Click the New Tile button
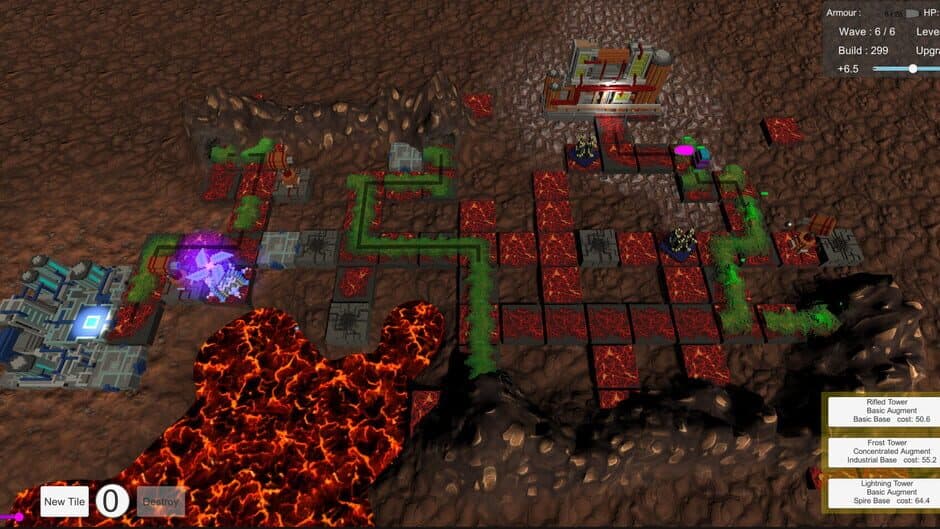 coord(65,501)
